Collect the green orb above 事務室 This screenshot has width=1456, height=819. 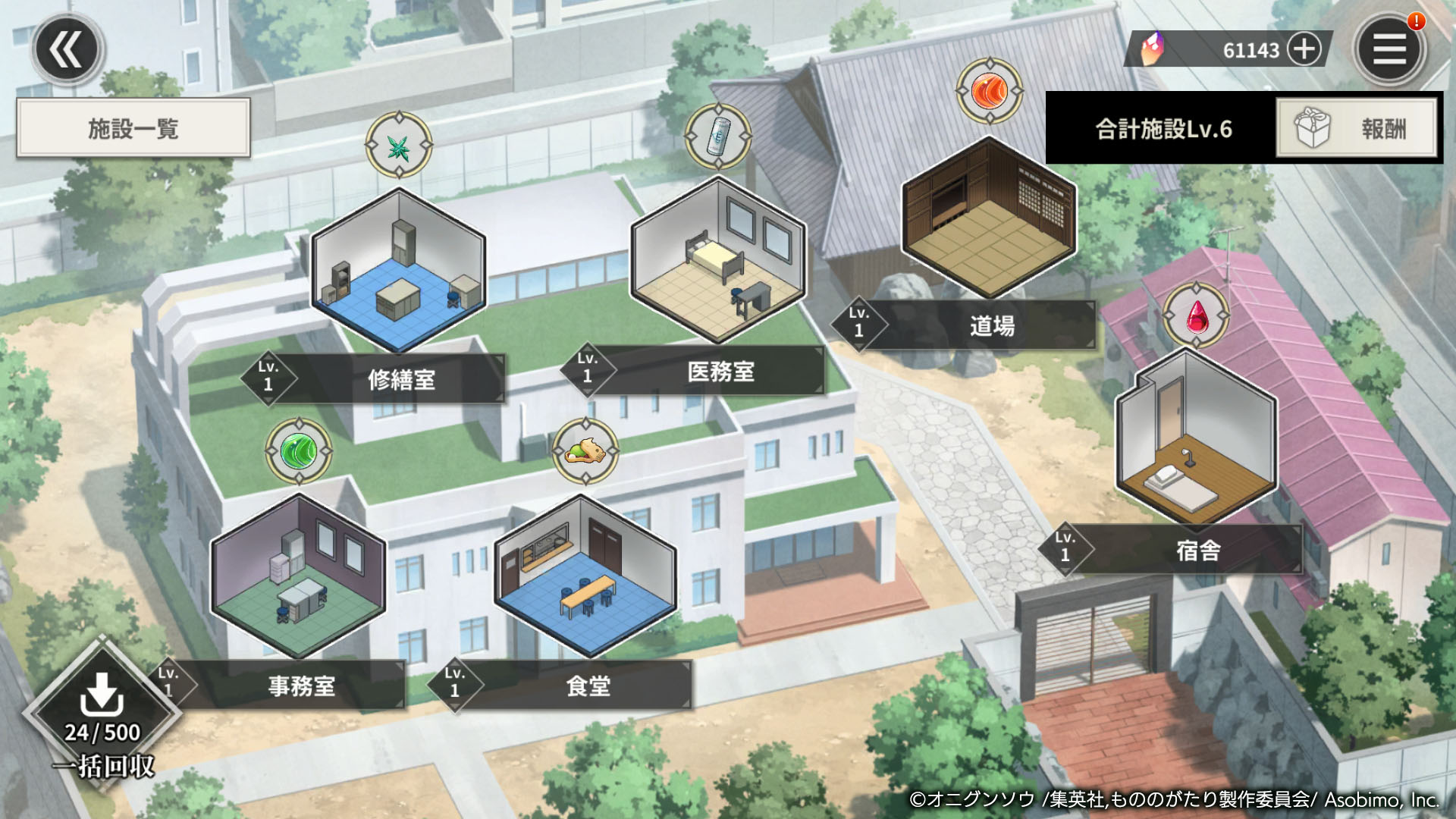coord(299,451)
